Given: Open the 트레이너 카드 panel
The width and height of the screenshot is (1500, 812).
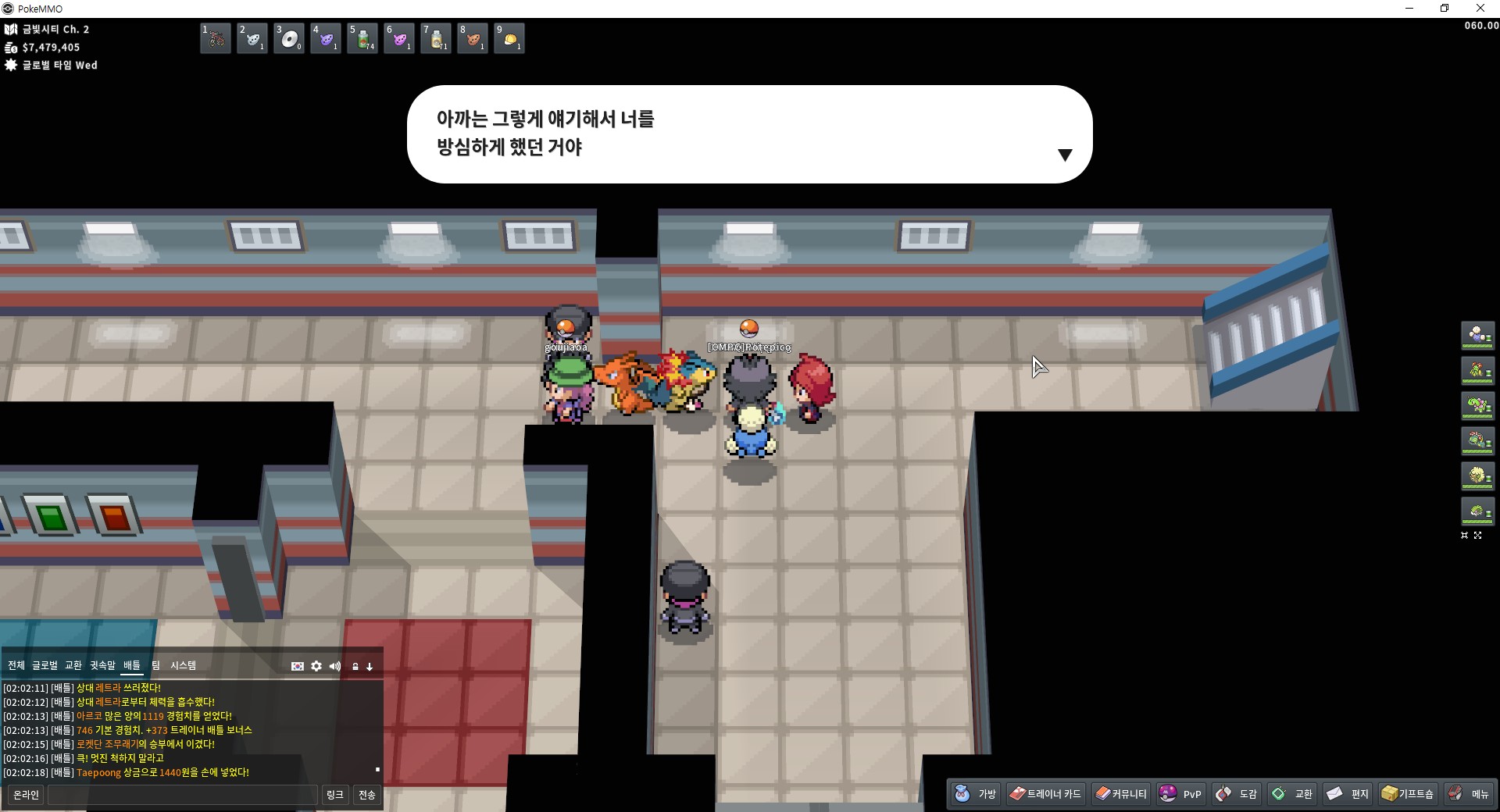Looking at the screenshot, I should [1045, 794].
